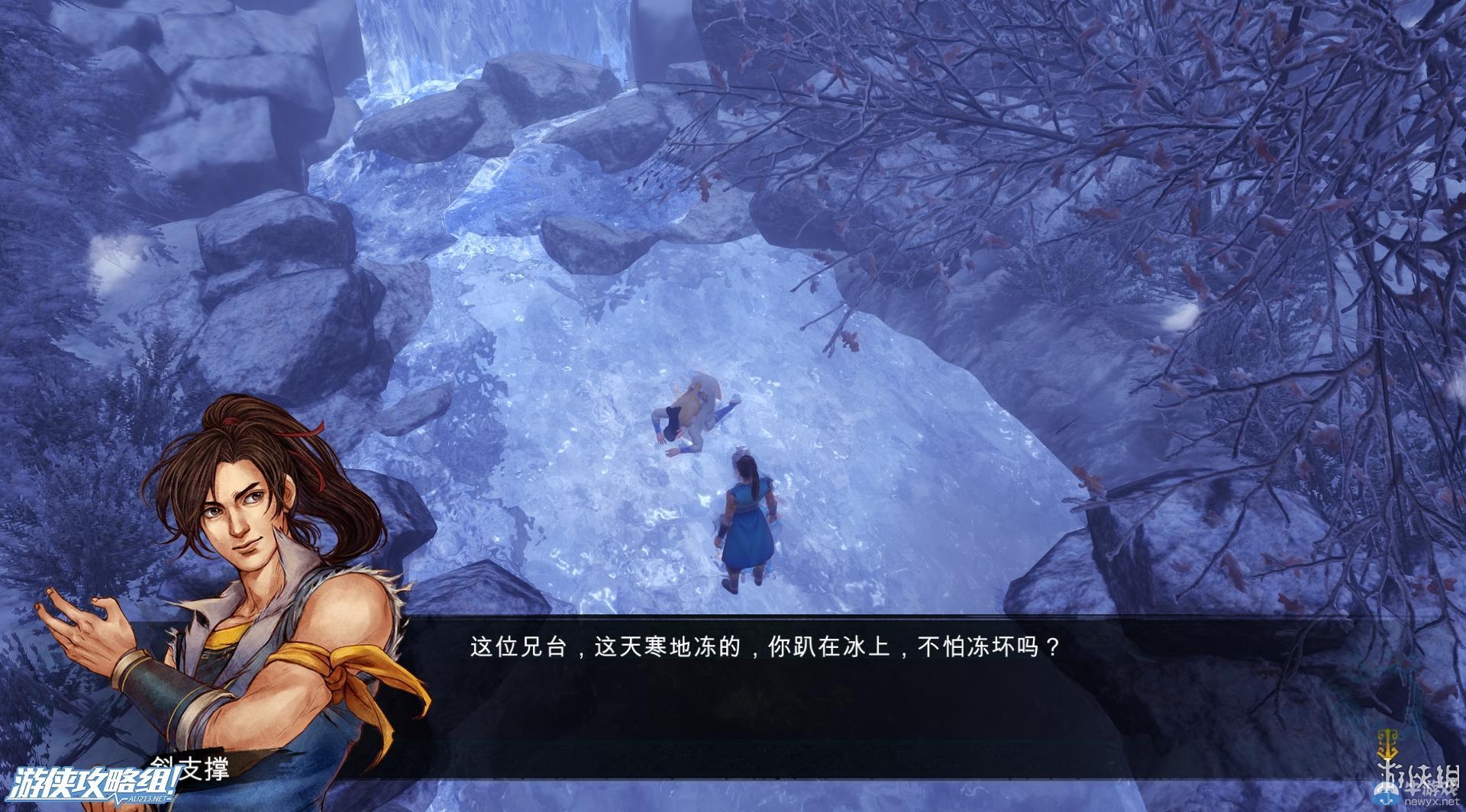Click the name label 剑支撑 above the watermark
Viewport: 1466px width, 812px height.
pyautogui.click(x=191, y=768)
